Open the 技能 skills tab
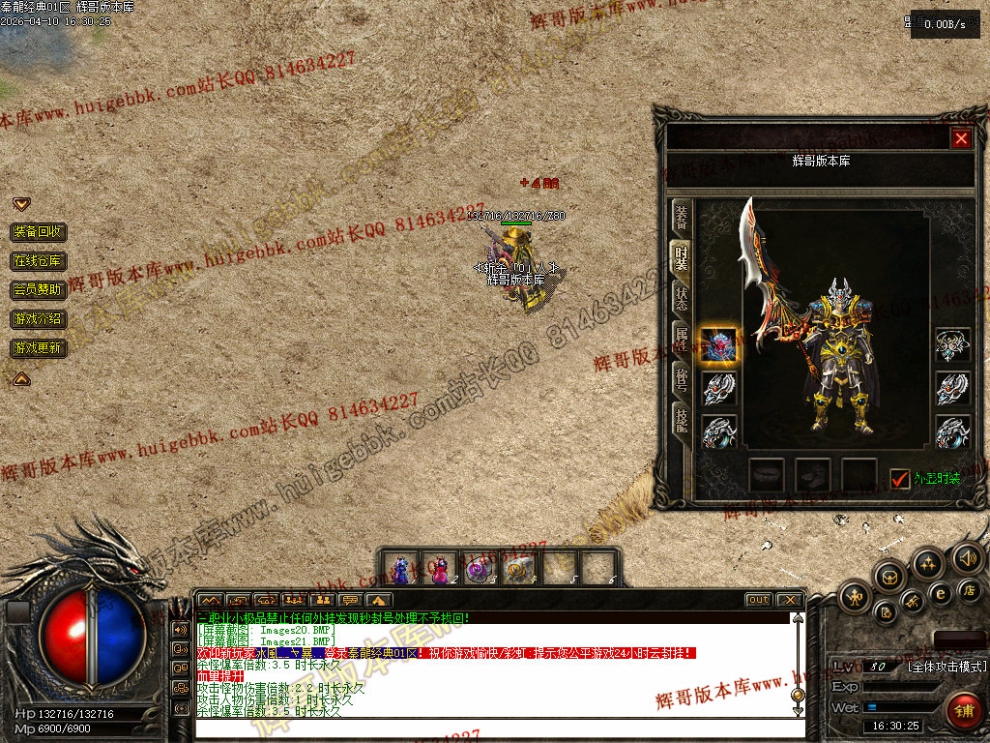 [x=681, y=419]
